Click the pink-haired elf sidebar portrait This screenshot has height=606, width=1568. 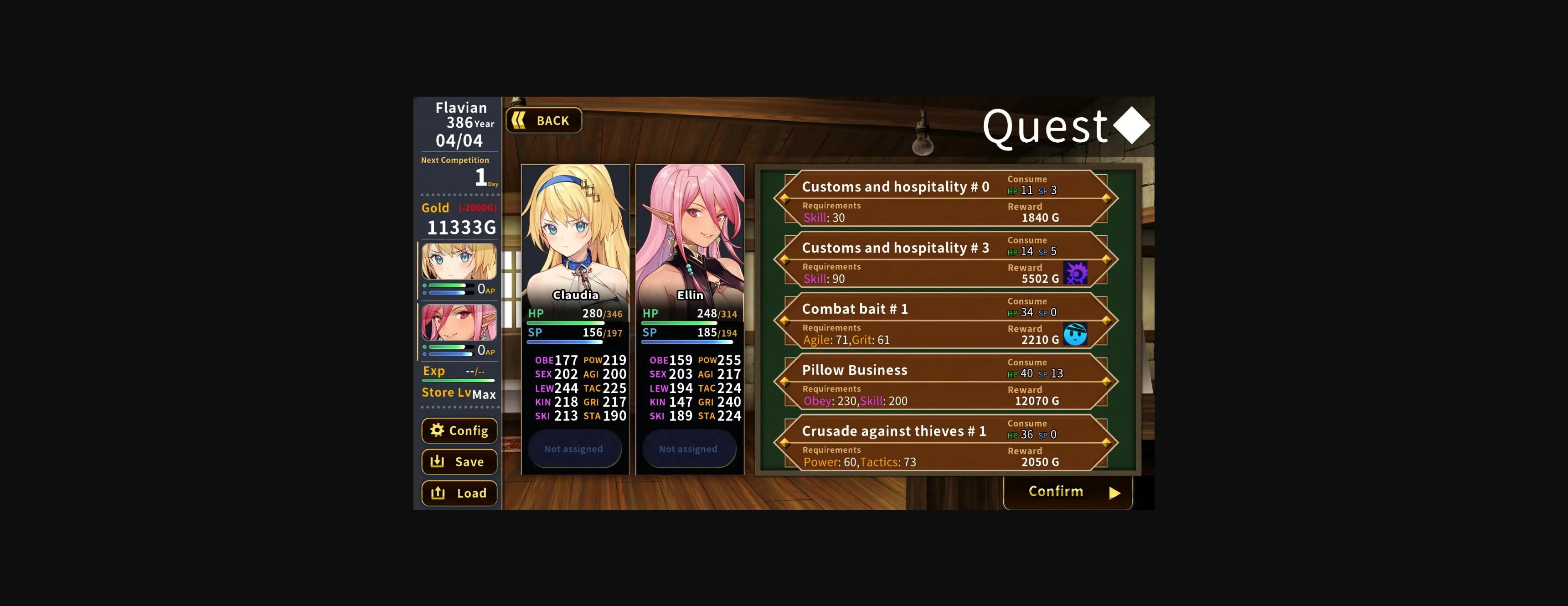(459, 323)
